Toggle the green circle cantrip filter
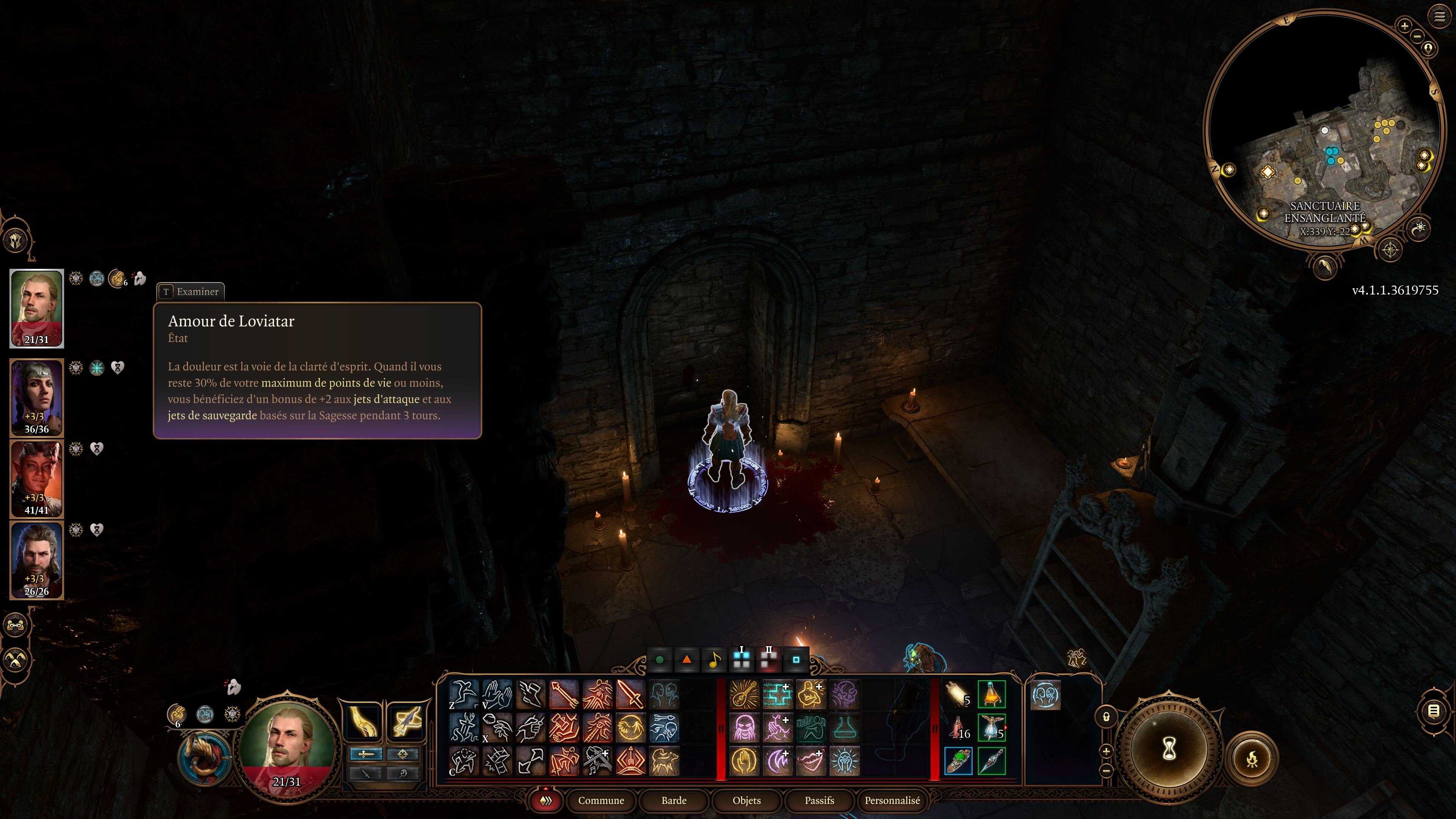1456x819 pixels. click(x=660, y=661)
